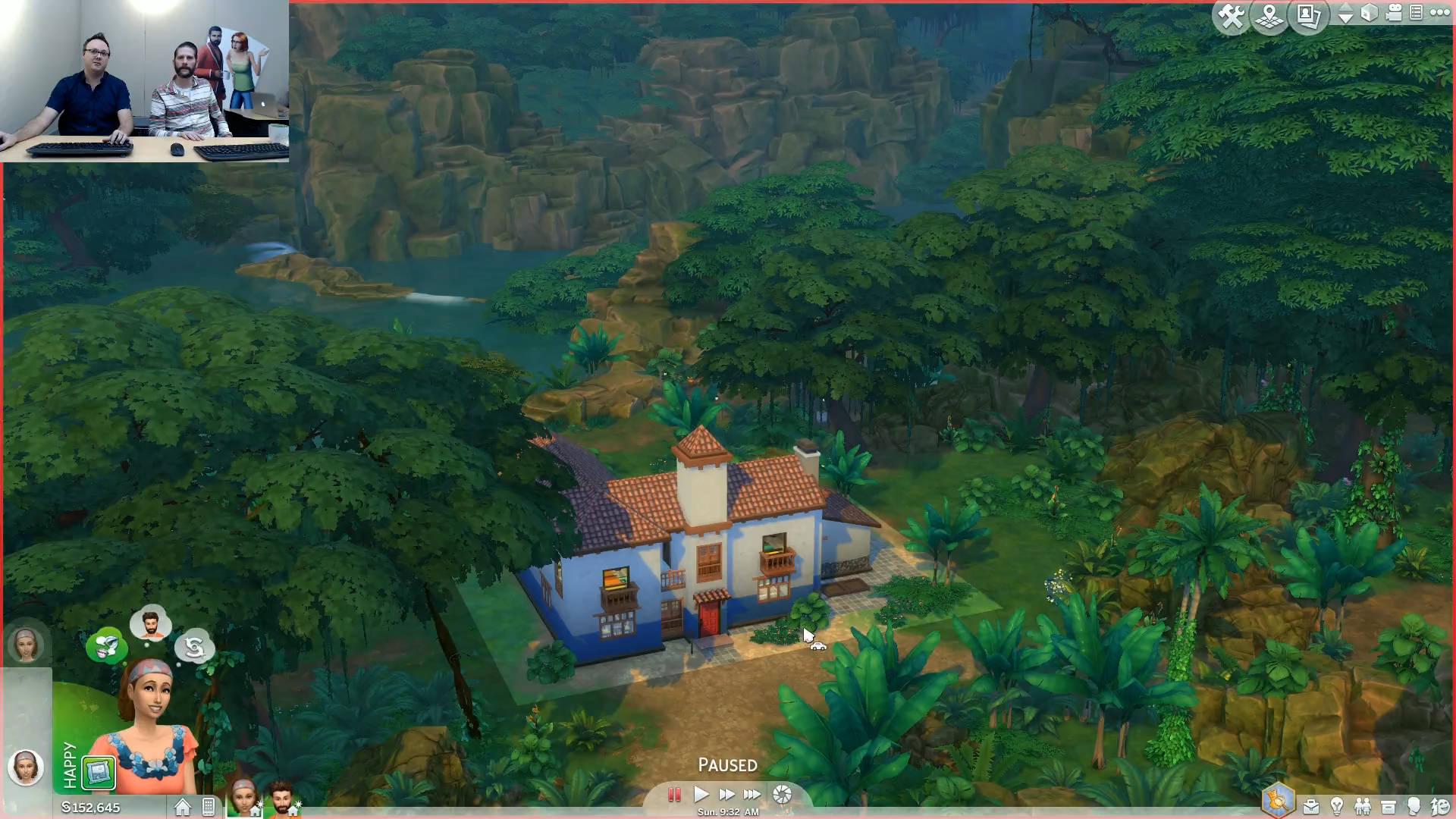Set game speed to fast forward

coord(726,794)
